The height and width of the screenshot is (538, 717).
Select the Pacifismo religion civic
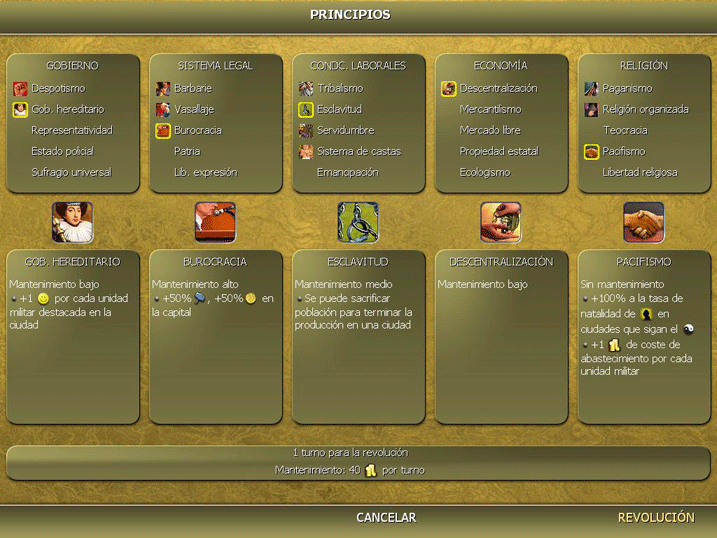pos(623,151)
